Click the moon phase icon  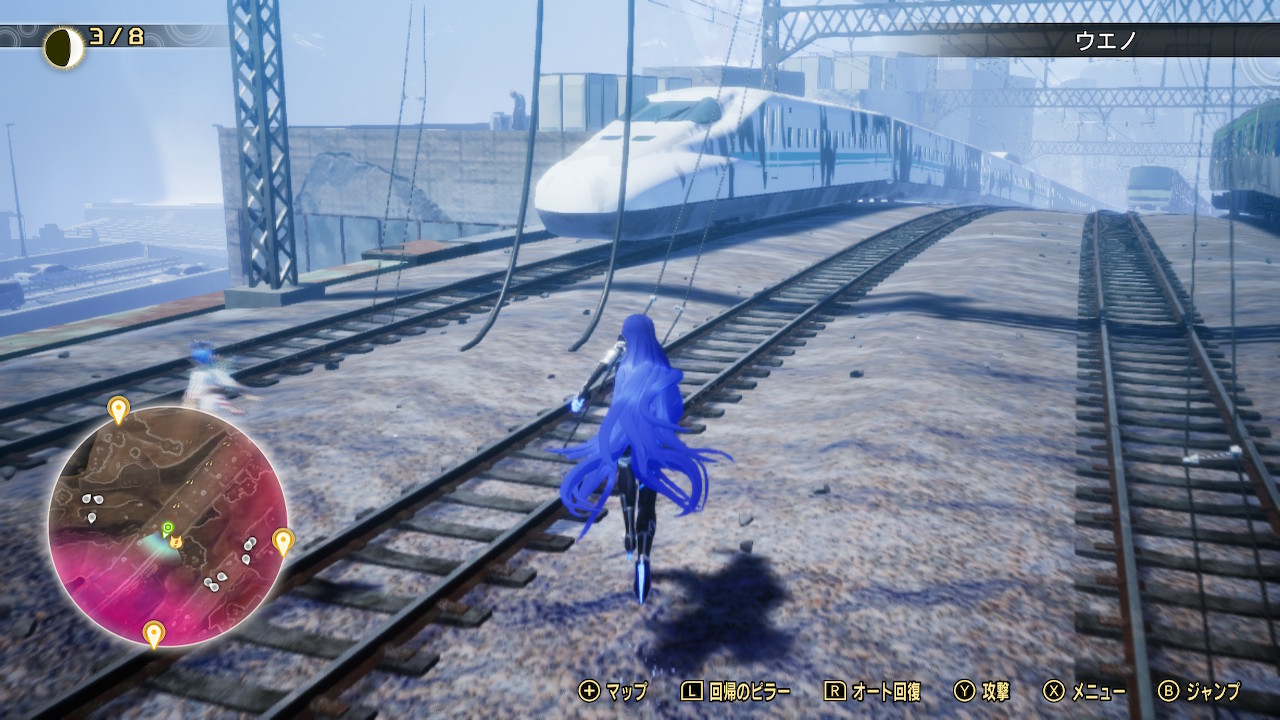63,47
